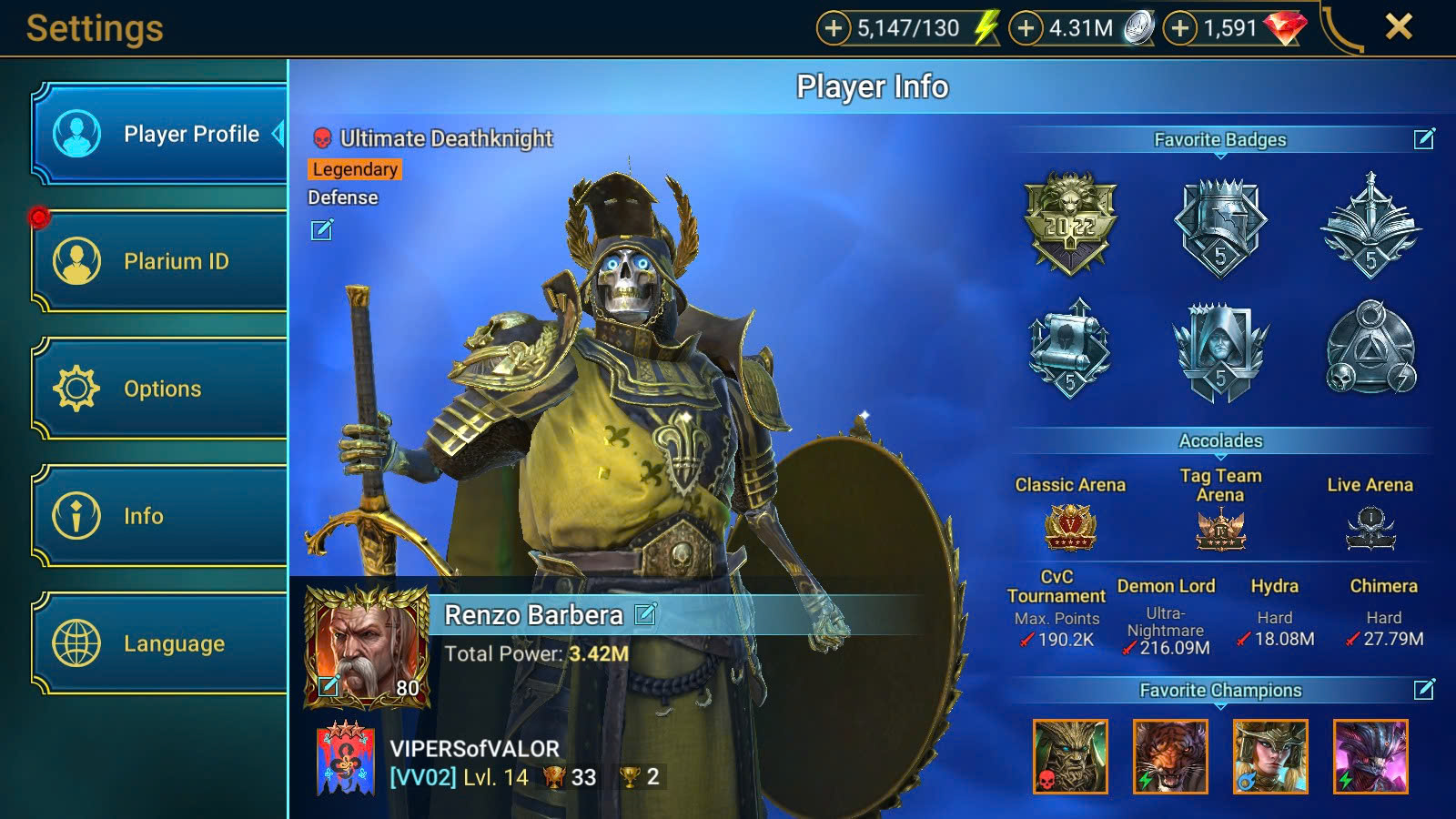
Task: Select the tiger favorite champion portrait
Action: click(x=1170, y=756)
